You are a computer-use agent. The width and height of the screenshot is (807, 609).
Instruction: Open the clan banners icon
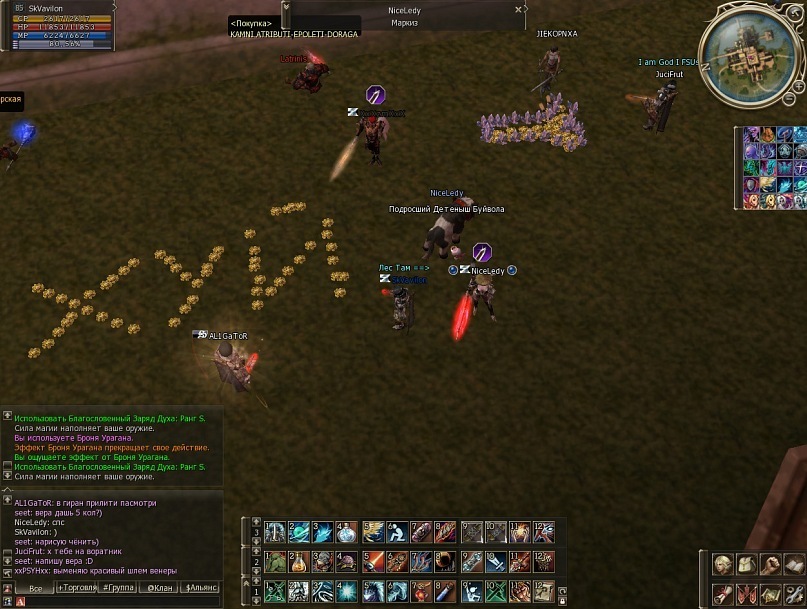[746, 594]
